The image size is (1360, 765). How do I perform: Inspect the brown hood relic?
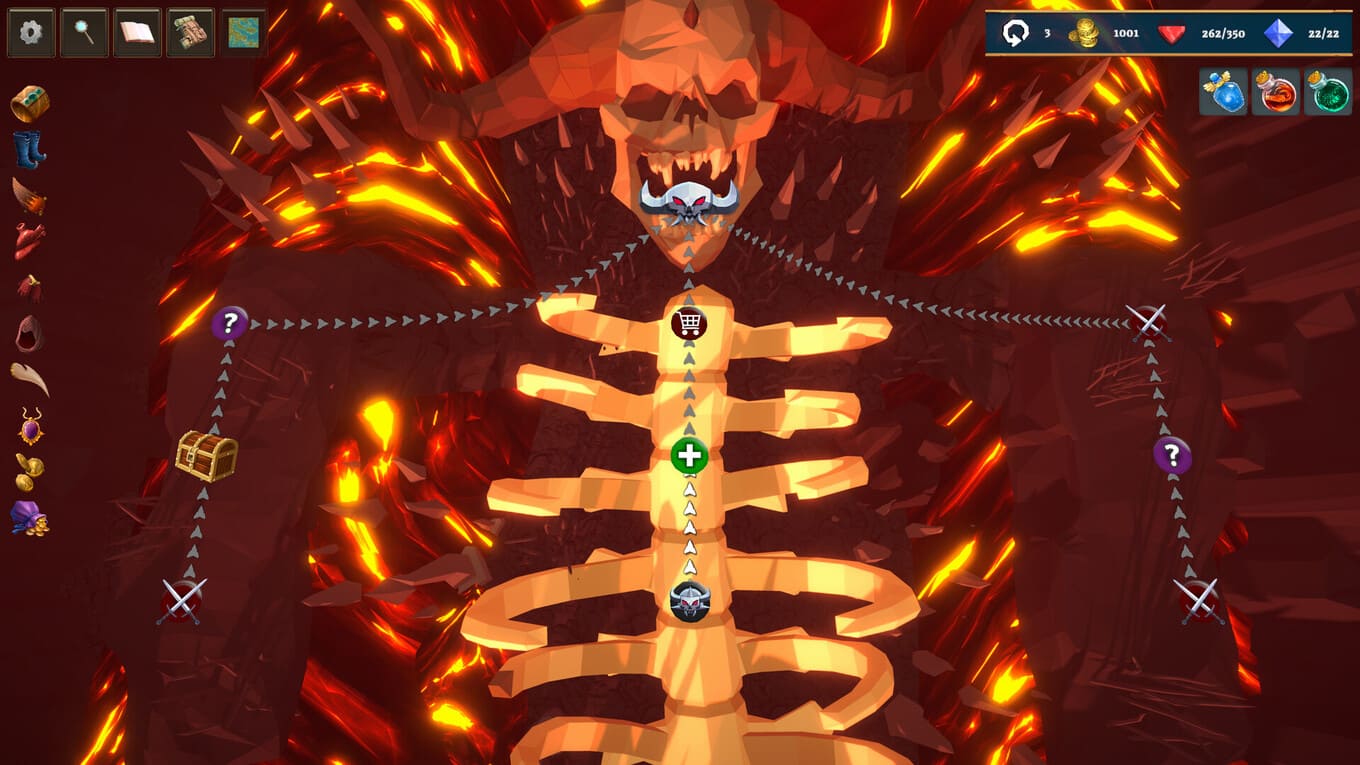click(x=29, y=333)
